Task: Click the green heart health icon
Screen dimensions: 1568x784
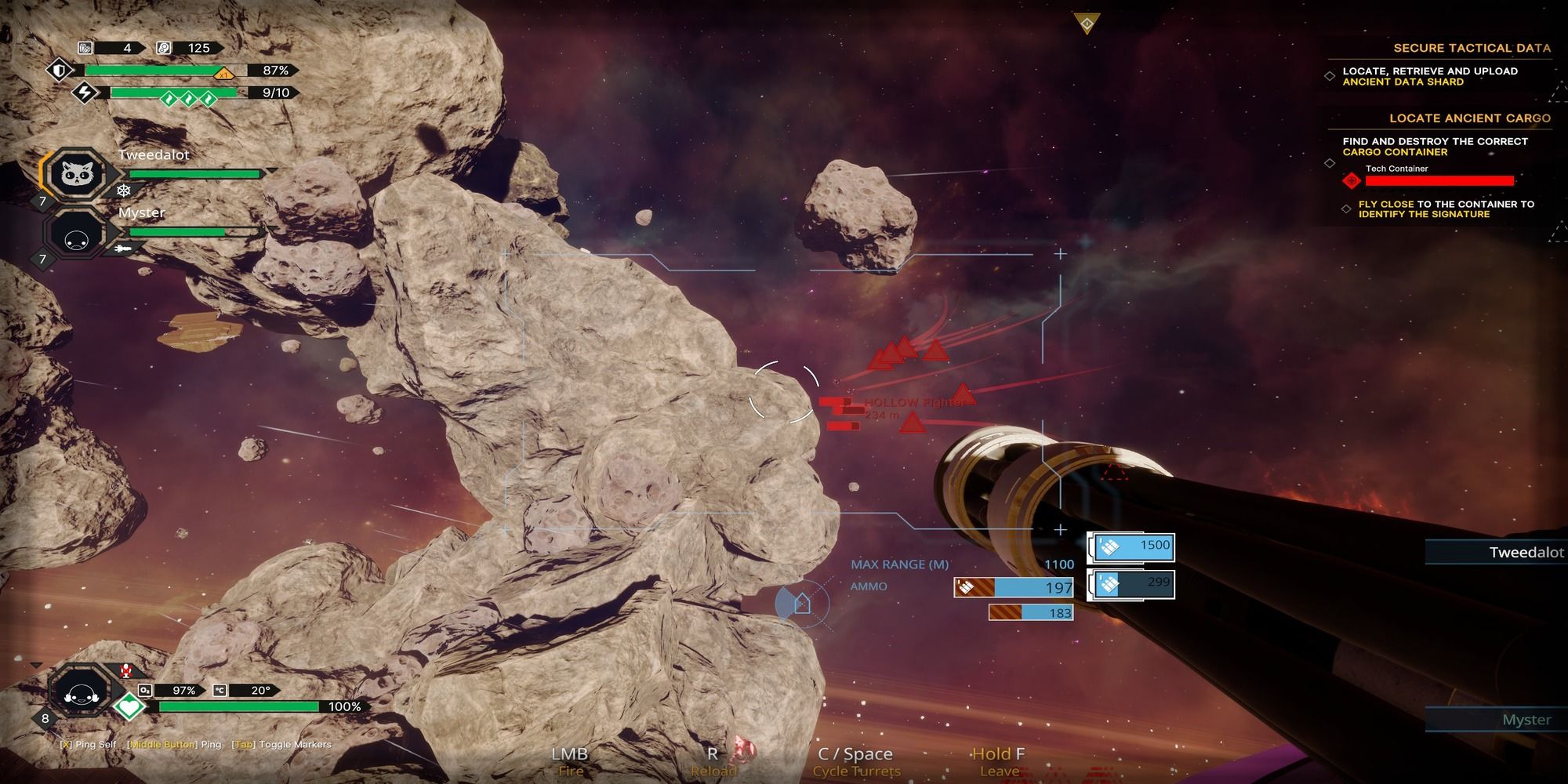Action: tap(129, 706)
